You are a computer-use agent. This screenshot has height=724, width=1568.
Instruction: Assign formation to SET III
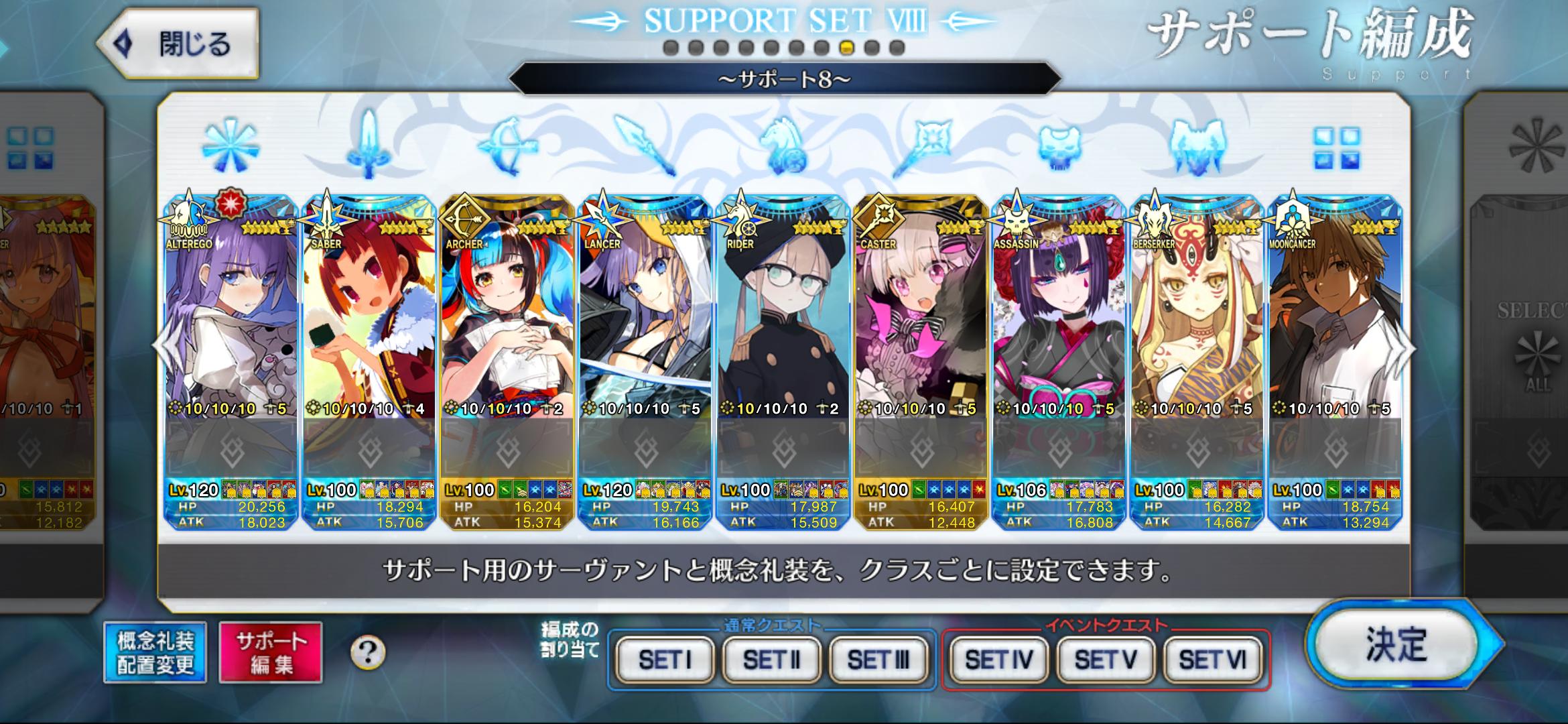[x=878, y=660]
